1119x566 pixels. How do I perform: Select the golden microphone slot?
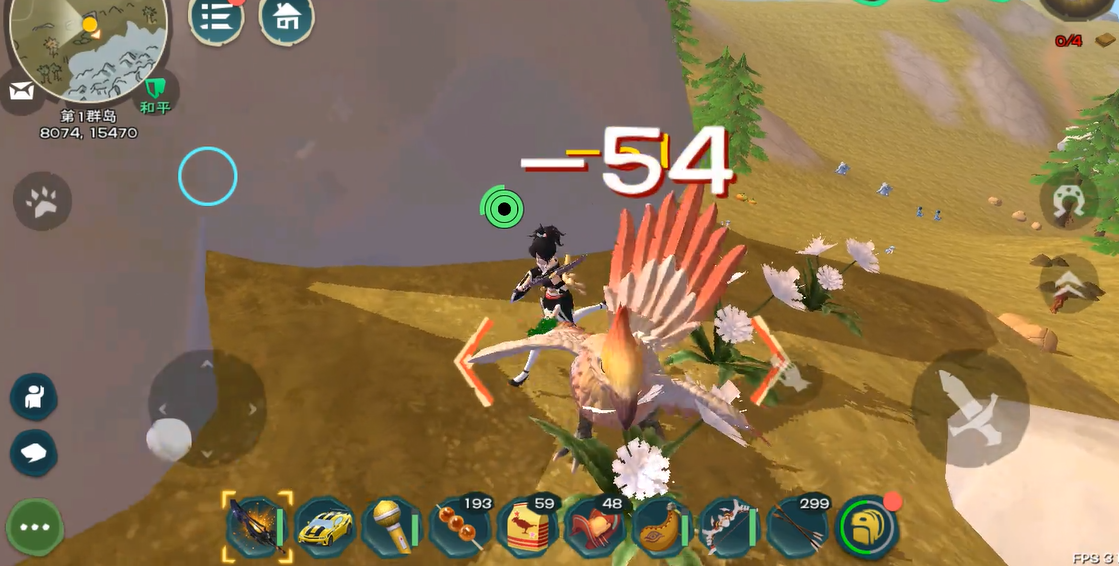click(392, 526)
